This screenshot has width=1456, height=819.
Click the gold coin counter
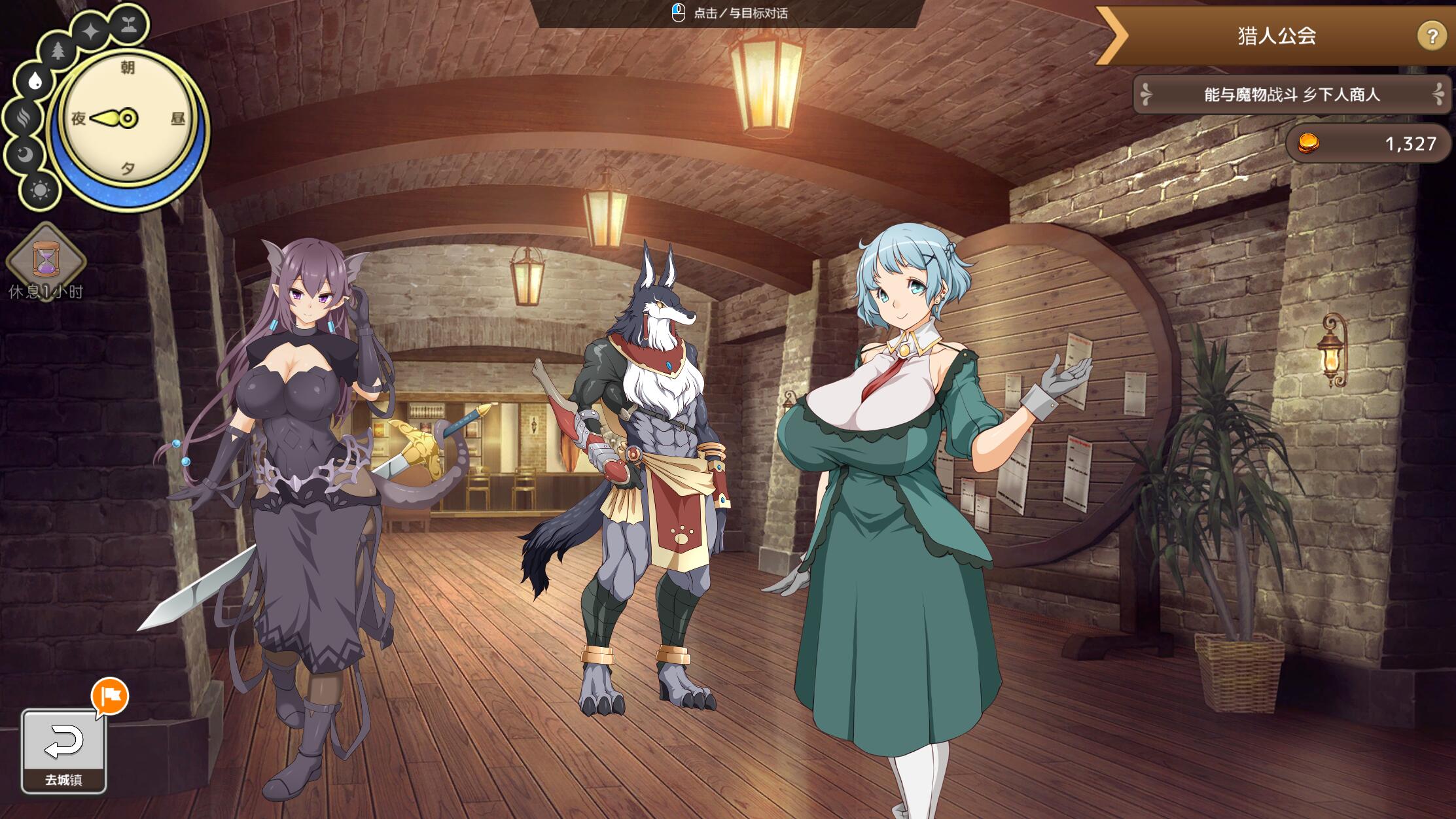(1368, 143)
